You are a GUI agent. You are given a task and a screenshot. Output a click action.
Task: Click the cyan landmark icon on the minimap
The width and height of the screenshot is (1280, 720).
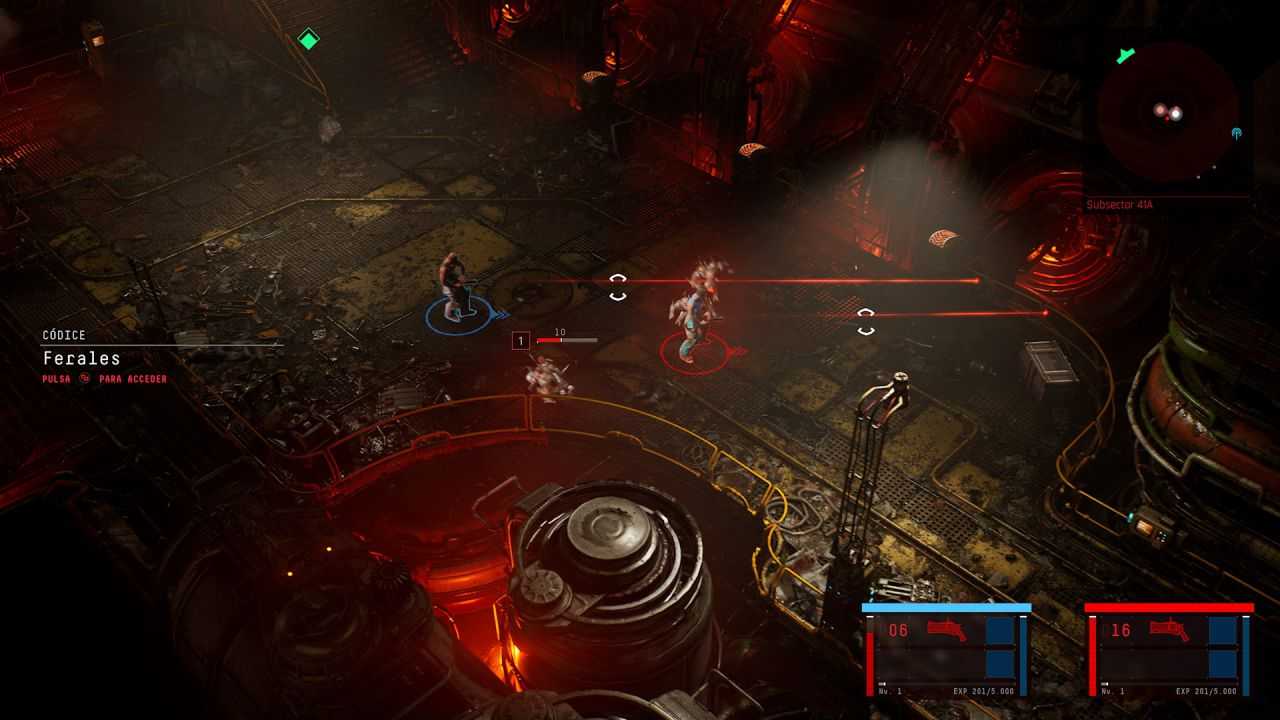pyautogui.click(x=1236, y=133)
